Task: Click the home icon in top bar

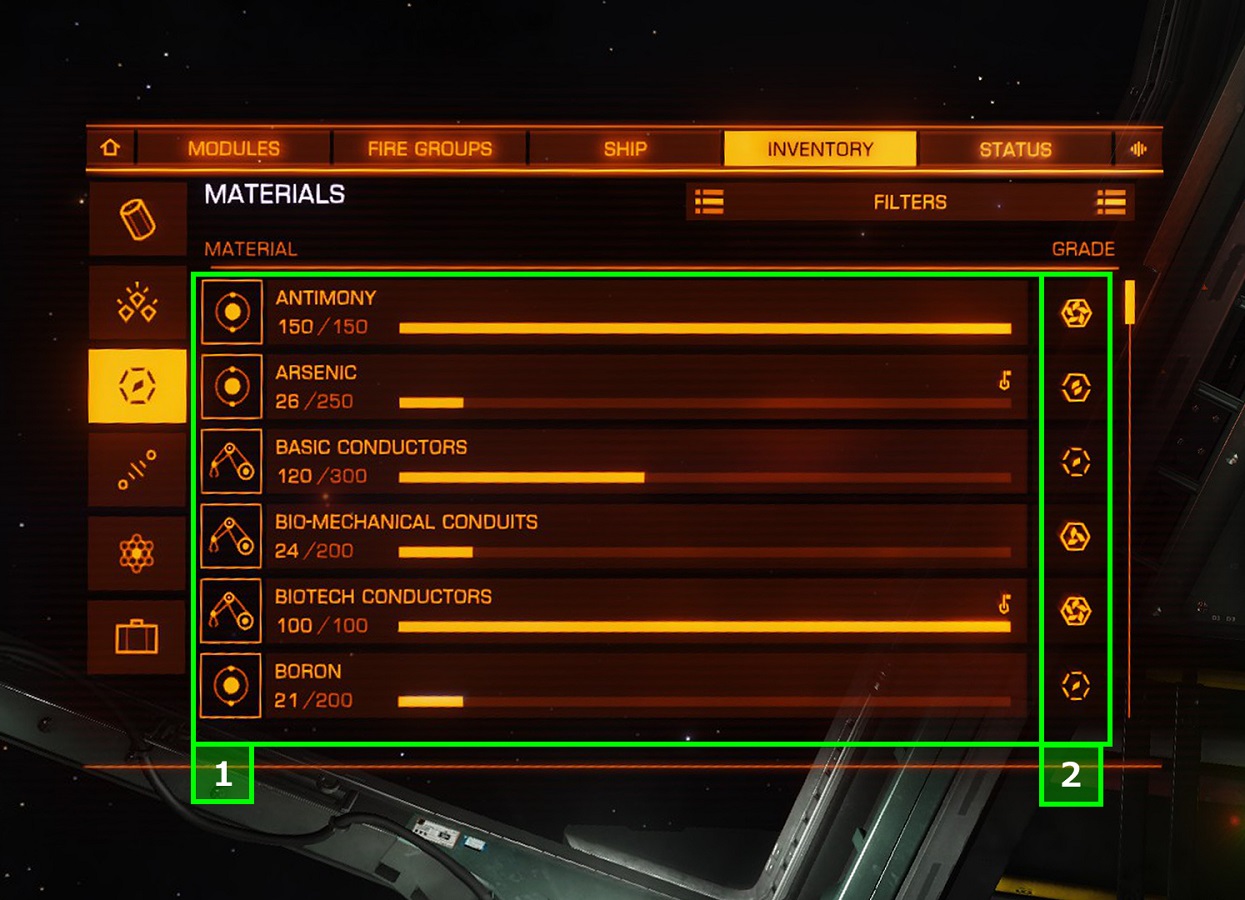Action: pyautogui.click(x=110, y=148)
